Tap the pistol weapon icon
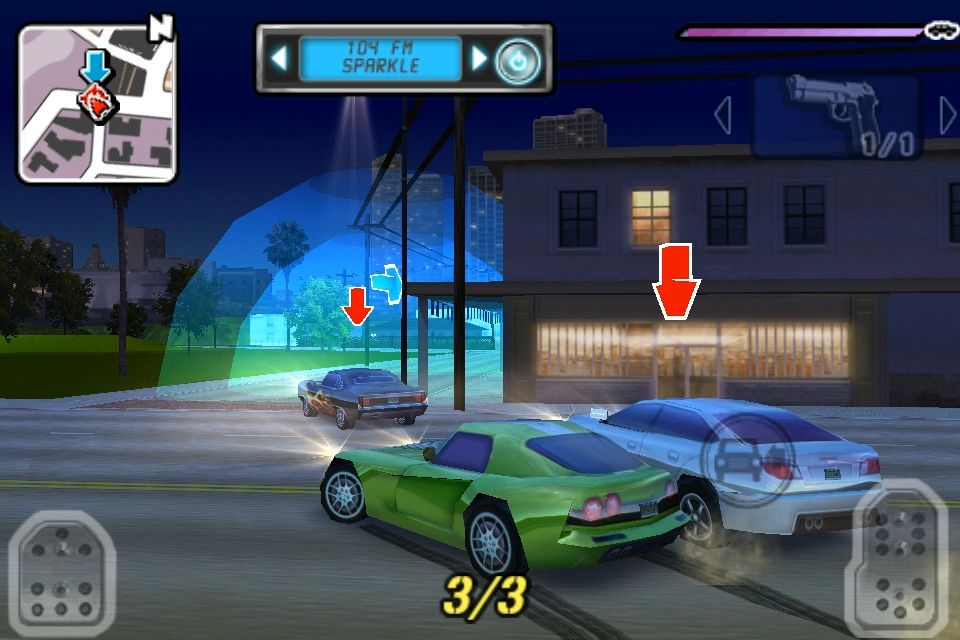 pyautogui.click(x=834, y=115)
